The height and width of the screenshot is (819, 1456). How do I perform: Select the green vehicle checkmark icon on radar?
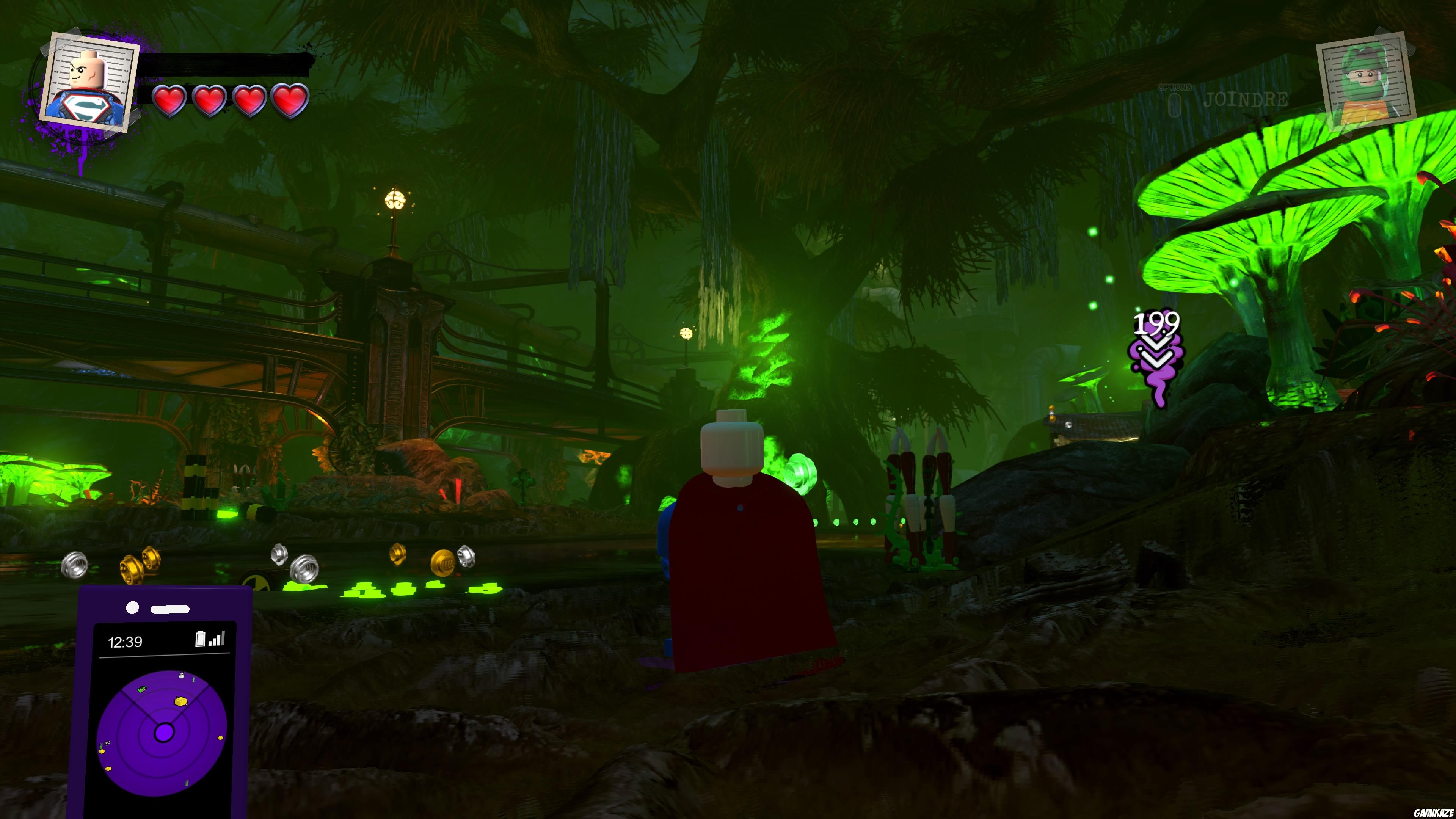coord(142,689)
